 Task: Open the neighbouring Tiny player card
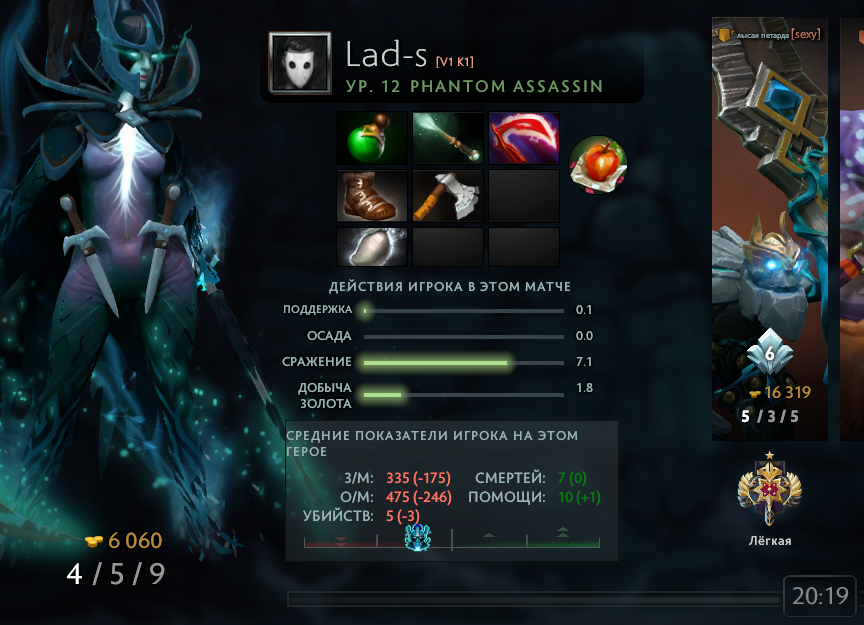(769, 228)
